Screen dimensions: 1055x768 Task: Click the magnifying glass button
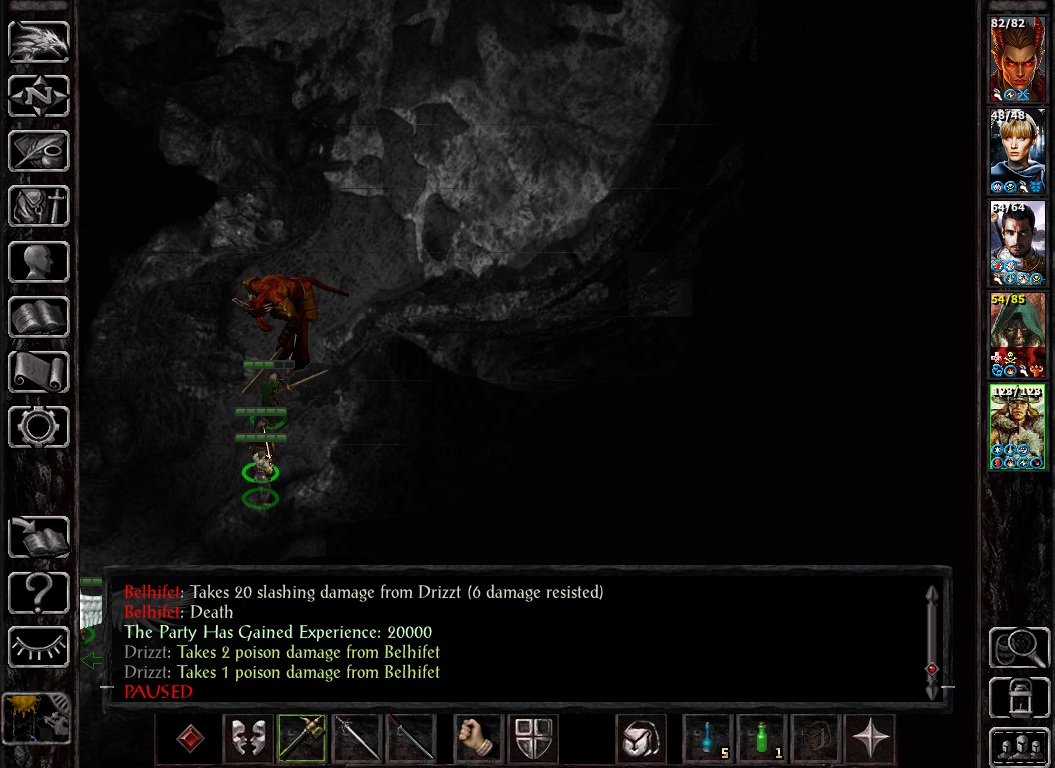1018,648
